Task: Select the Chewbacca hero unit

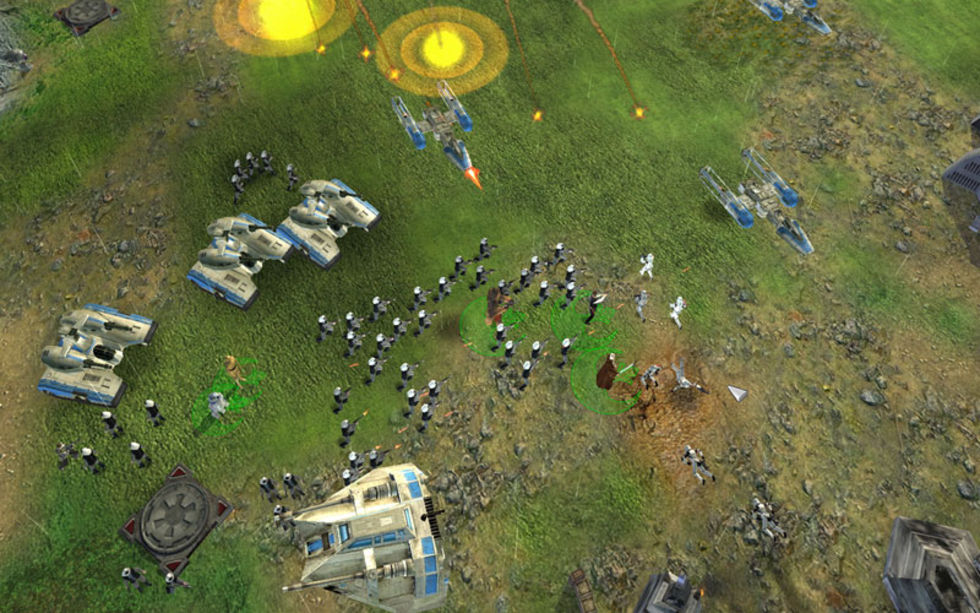Action: (x=497, y=303)
